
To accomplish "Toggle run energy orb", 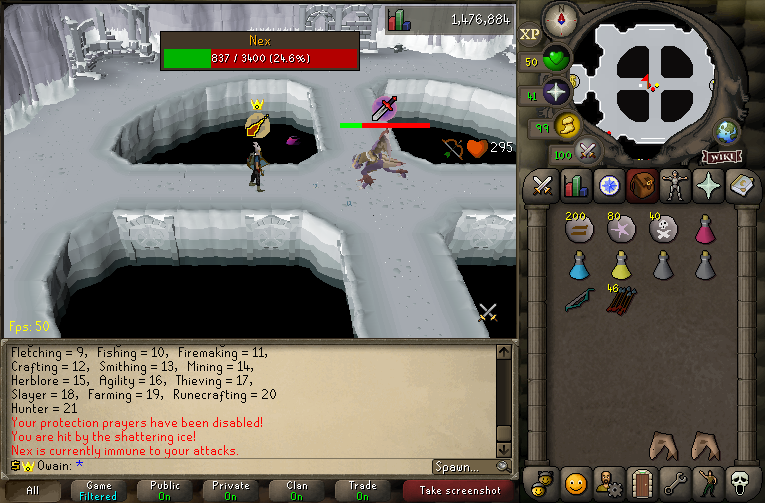I will click(568, 124).
